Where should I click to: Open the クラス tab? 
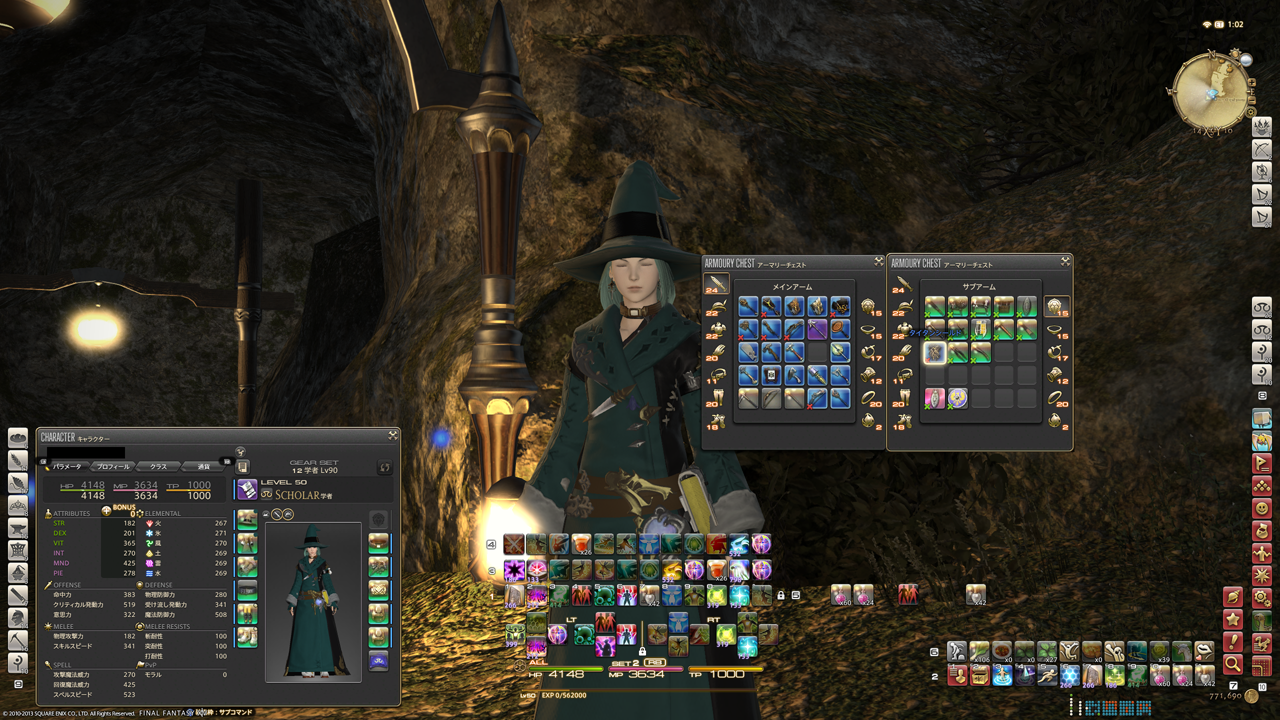[158, 466]
